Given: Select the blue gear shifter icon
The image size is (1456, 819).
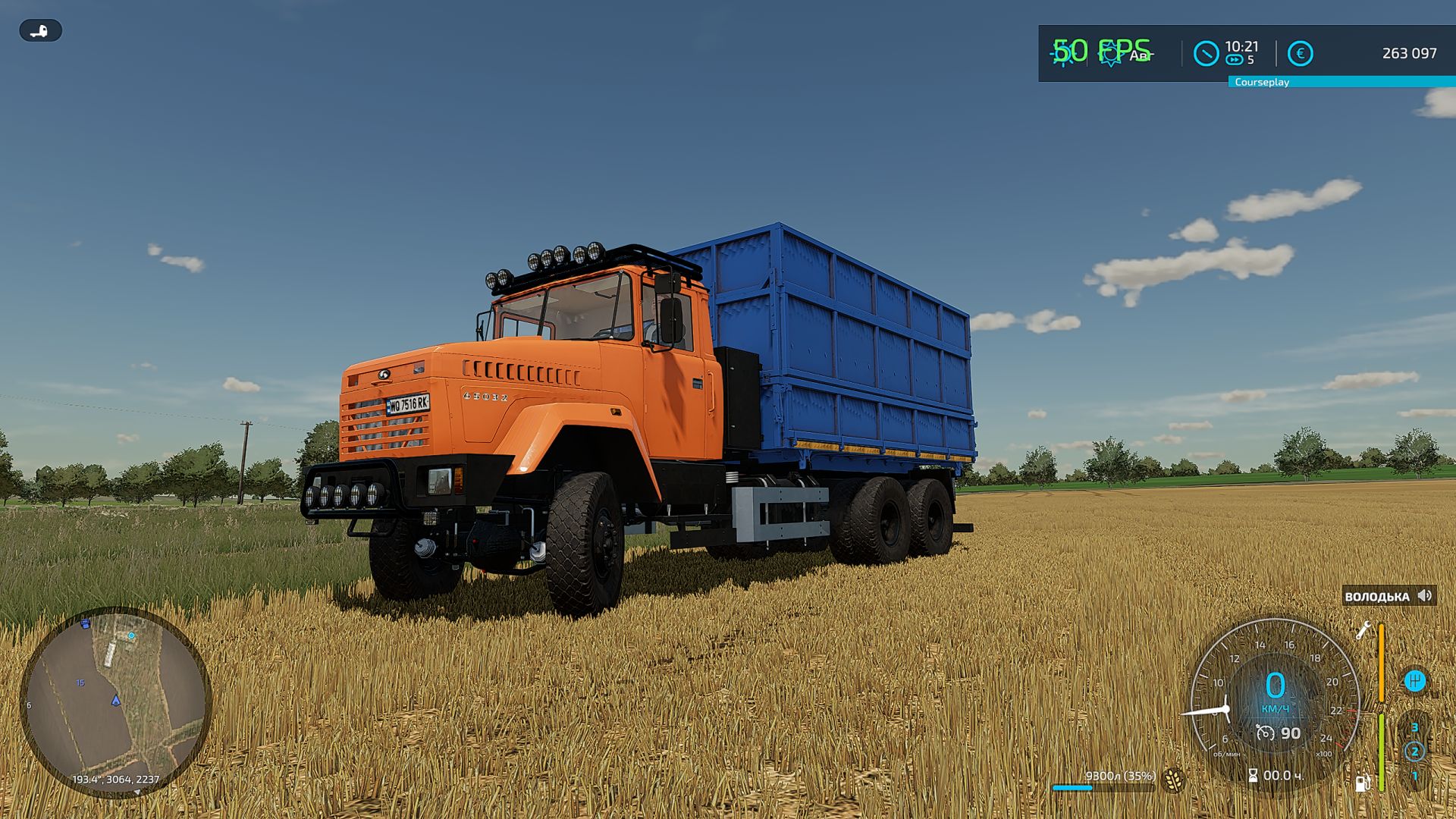Looking at the screenshot, I should point(1414,680).
